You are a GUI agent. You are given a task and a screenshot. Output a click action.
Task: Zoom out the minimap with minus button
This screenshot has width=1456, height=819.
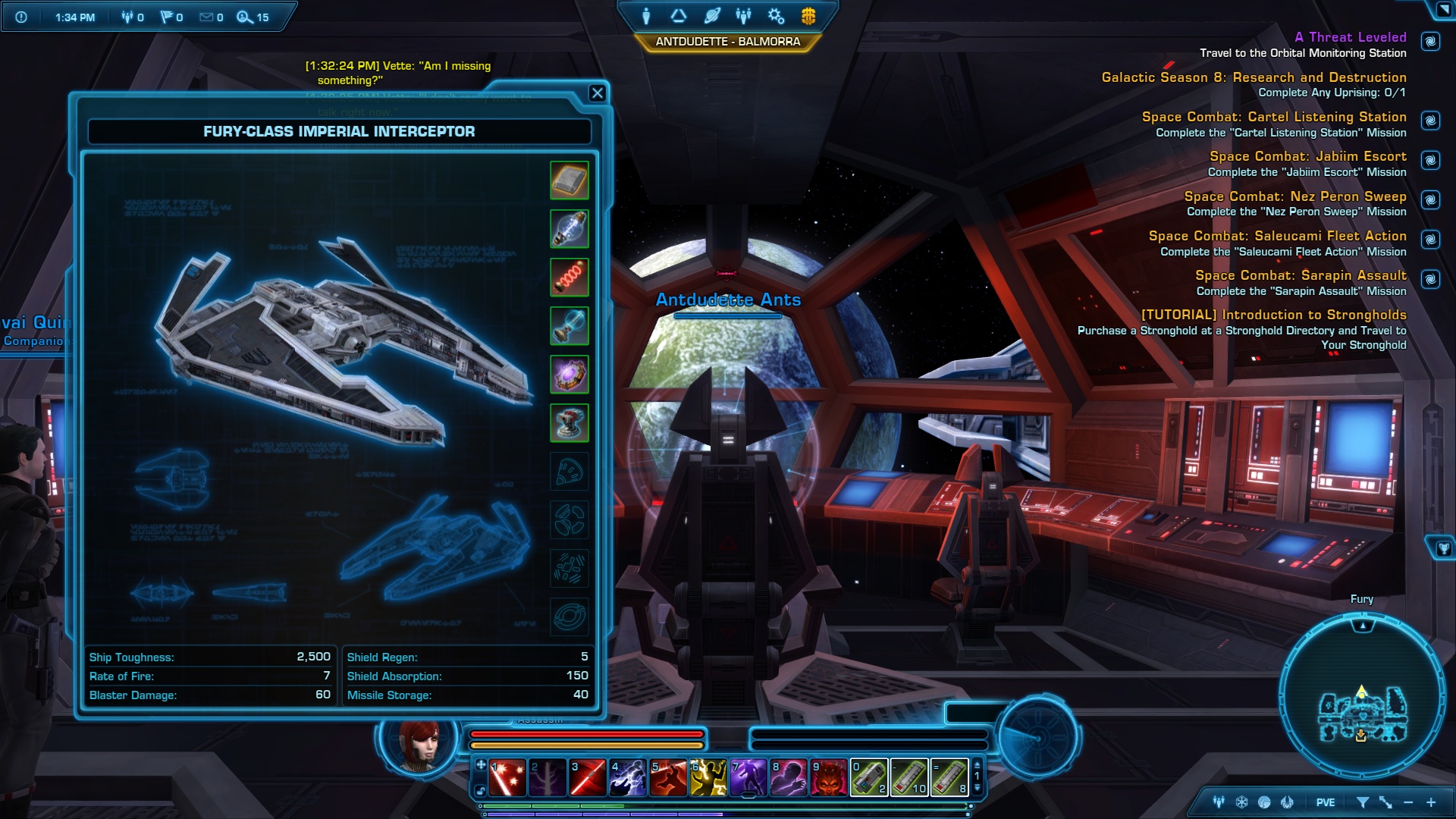click(1408, 802)
